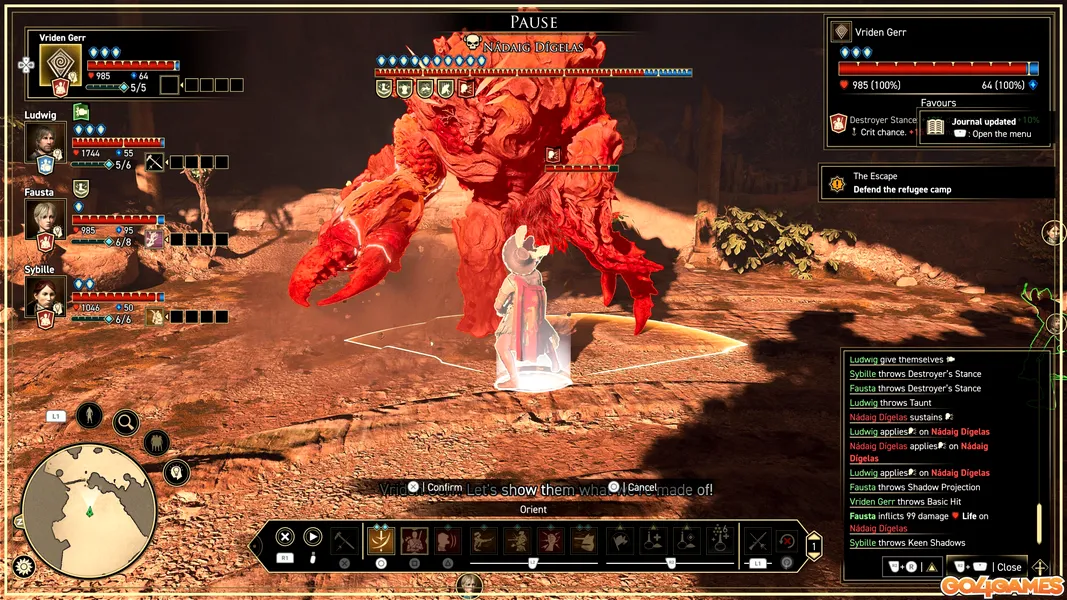Select the crossed swords icon on the hotbar
The height and width of the screenshot is (600, 1067).
(x=758, y=541)
